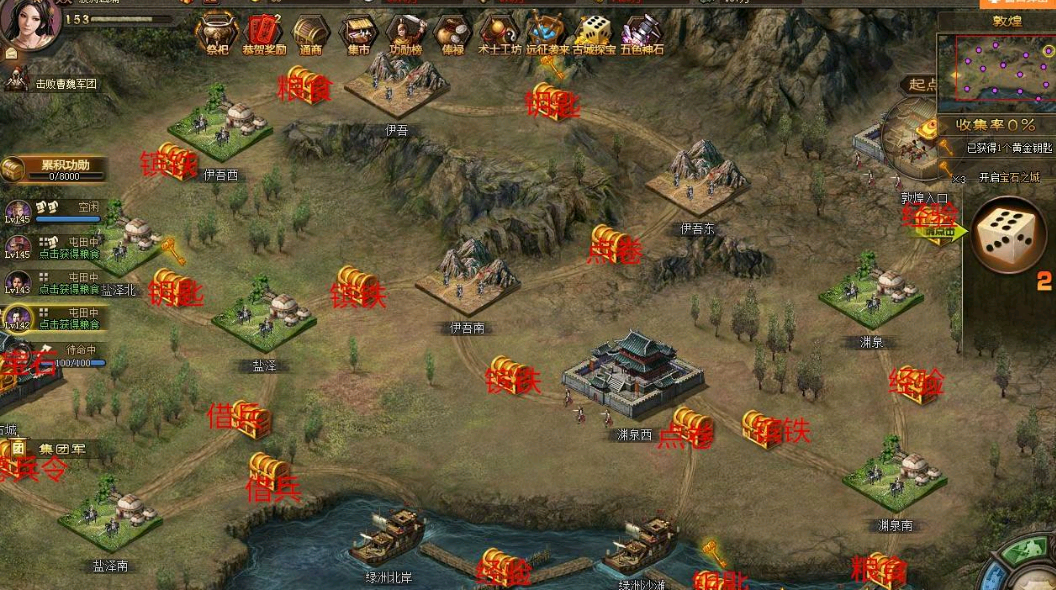The width and height of the screenshot is (1056, 590).
Task: Open the 击败曹魏军团 quest tracker
Action: click(x=60, y=85)
